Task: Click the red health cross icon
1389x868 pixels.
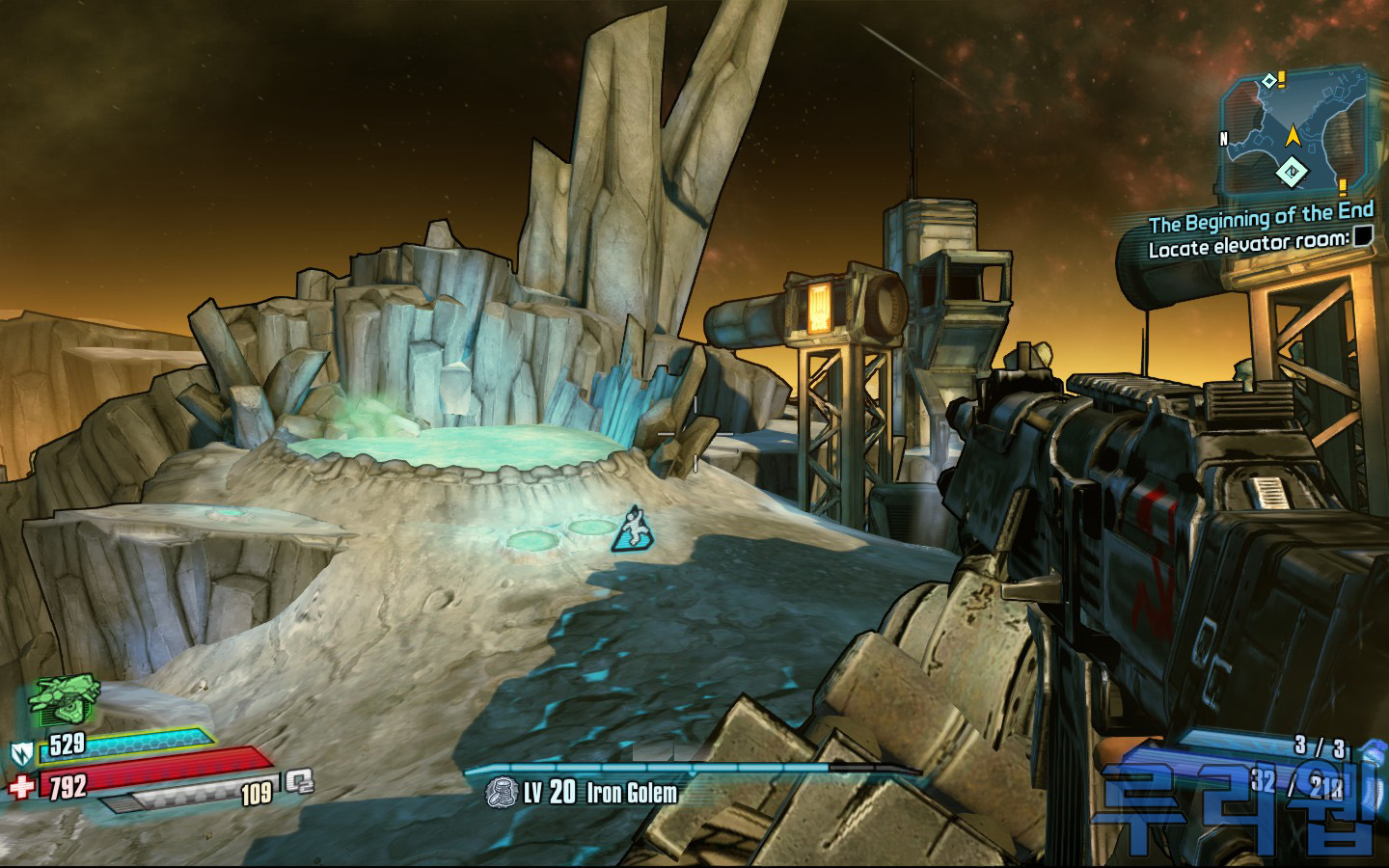Action: 21,786
